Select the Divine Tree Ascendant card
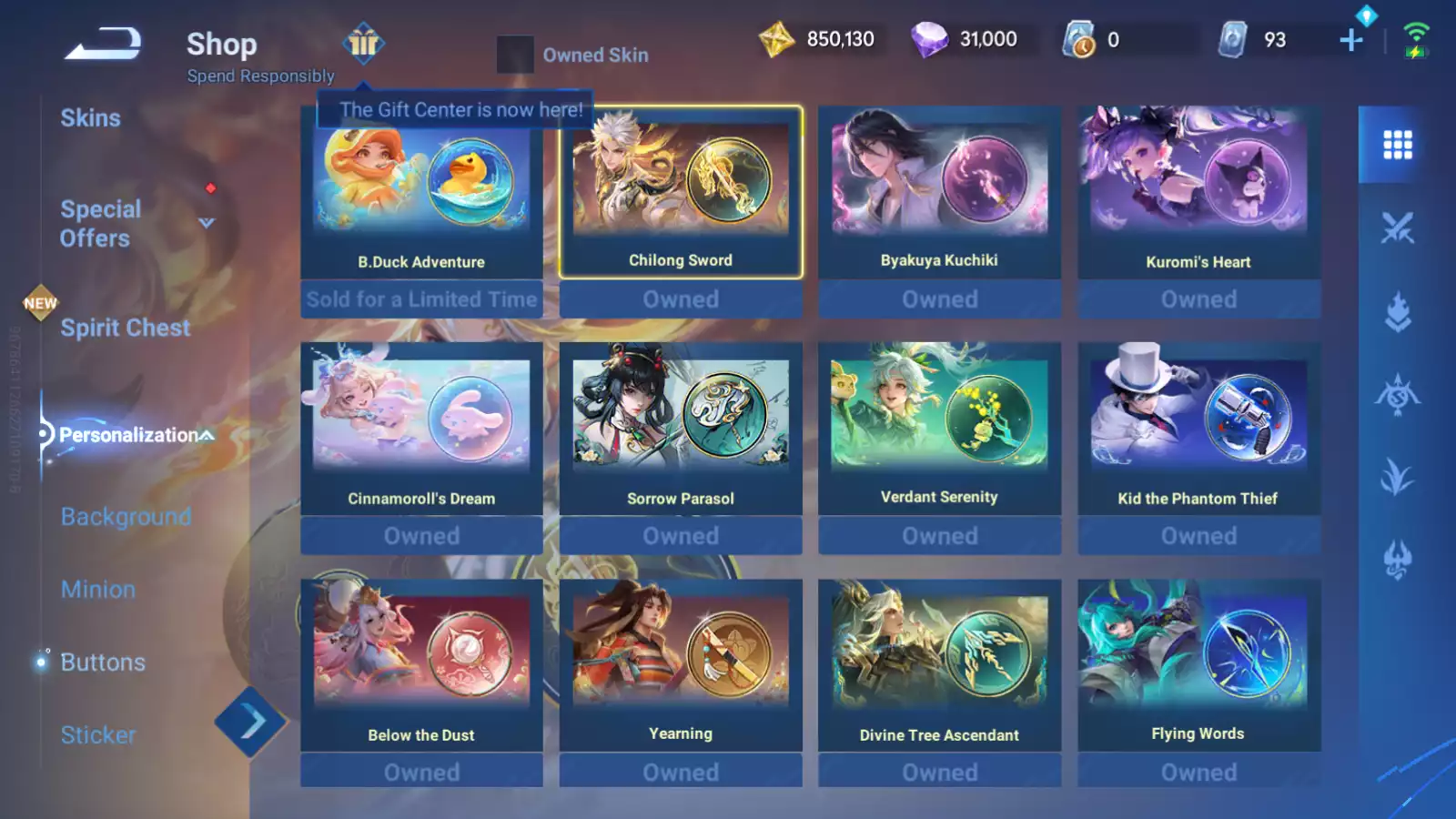The width and height of the screenshot is (1456, 819). pos(939,666)
